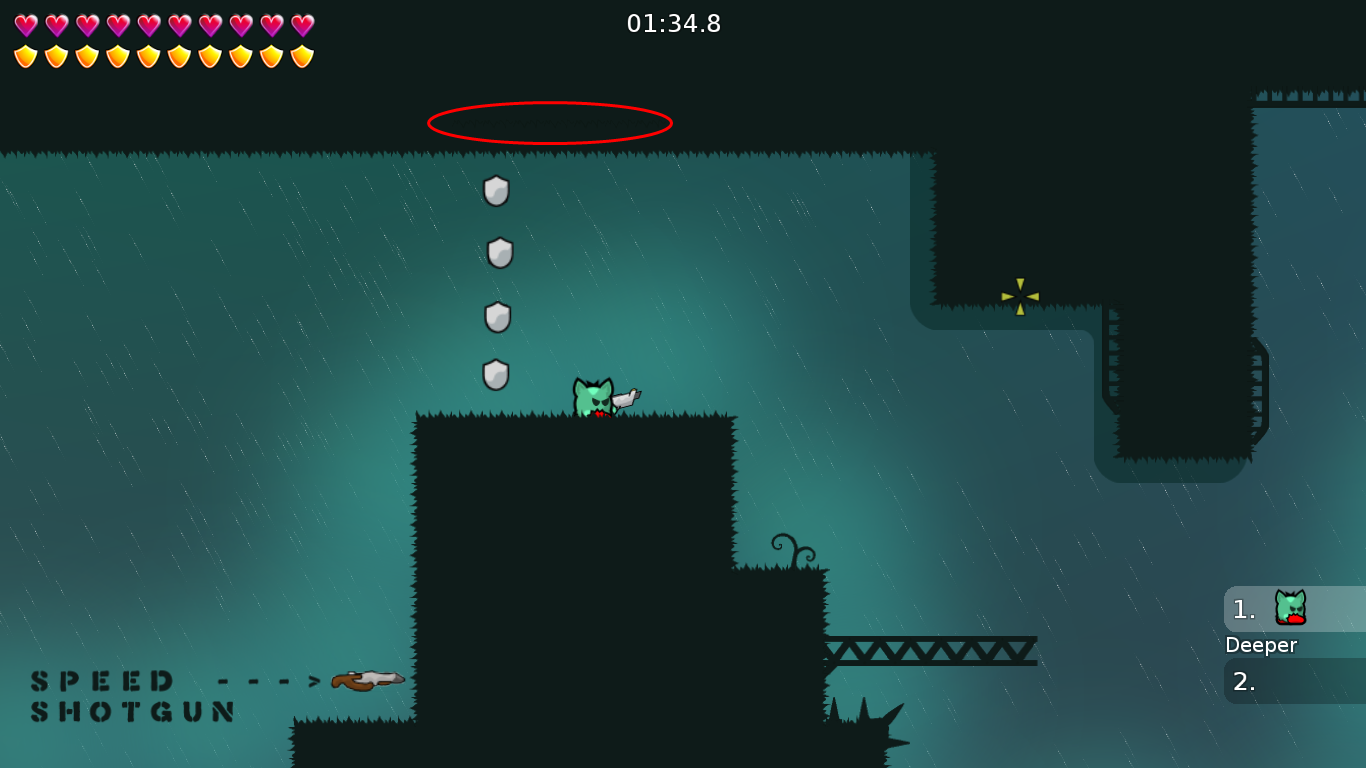Click the timer showing 01:34.8
1366x768 pixels.
pyautogui.click(x=674, y=24)
